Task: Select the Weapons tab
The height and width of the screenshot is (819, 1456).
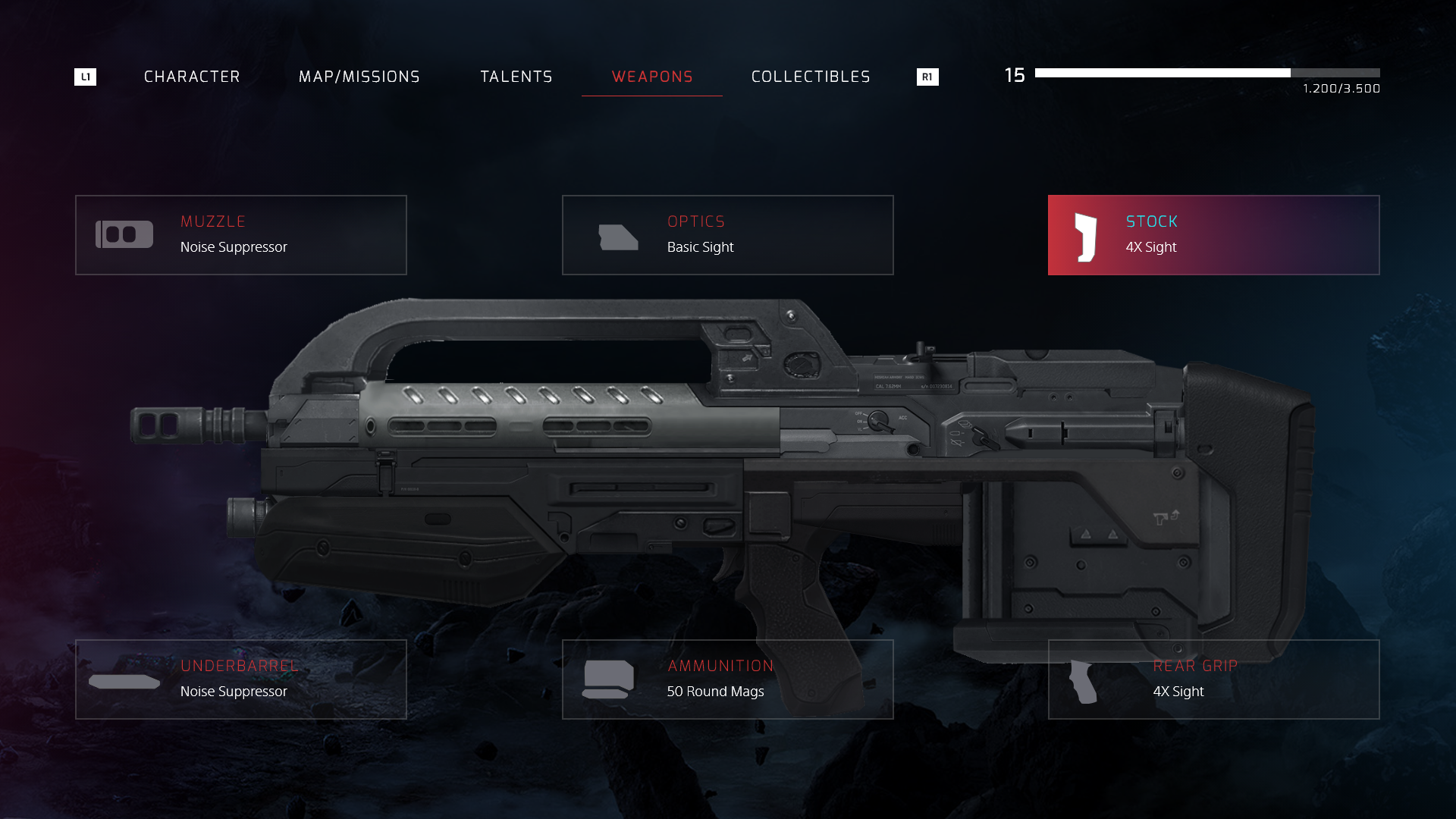Action: 652,77
